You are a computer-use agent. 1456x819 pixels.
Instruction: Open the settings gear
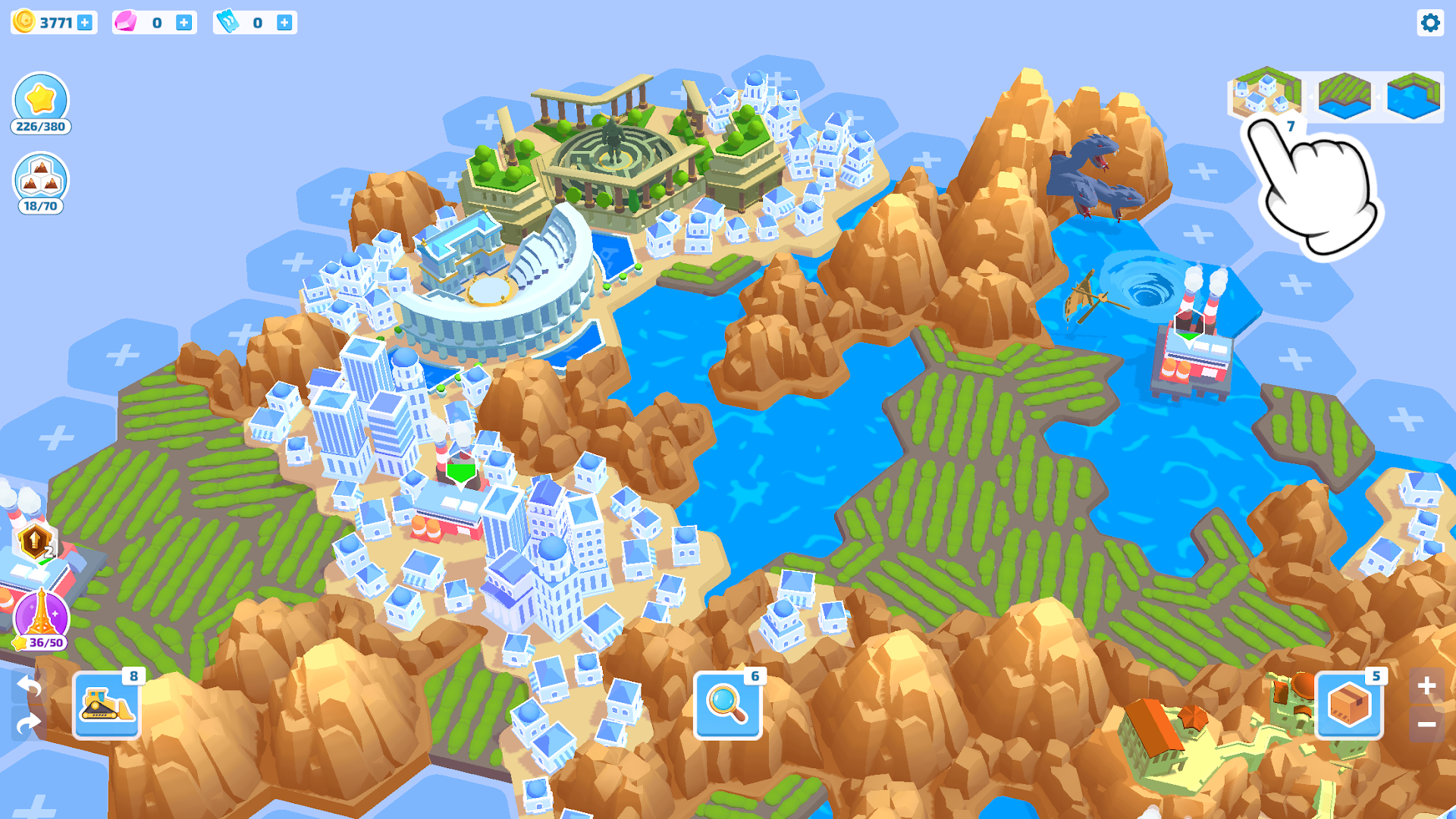click(x=1430, y=23)
